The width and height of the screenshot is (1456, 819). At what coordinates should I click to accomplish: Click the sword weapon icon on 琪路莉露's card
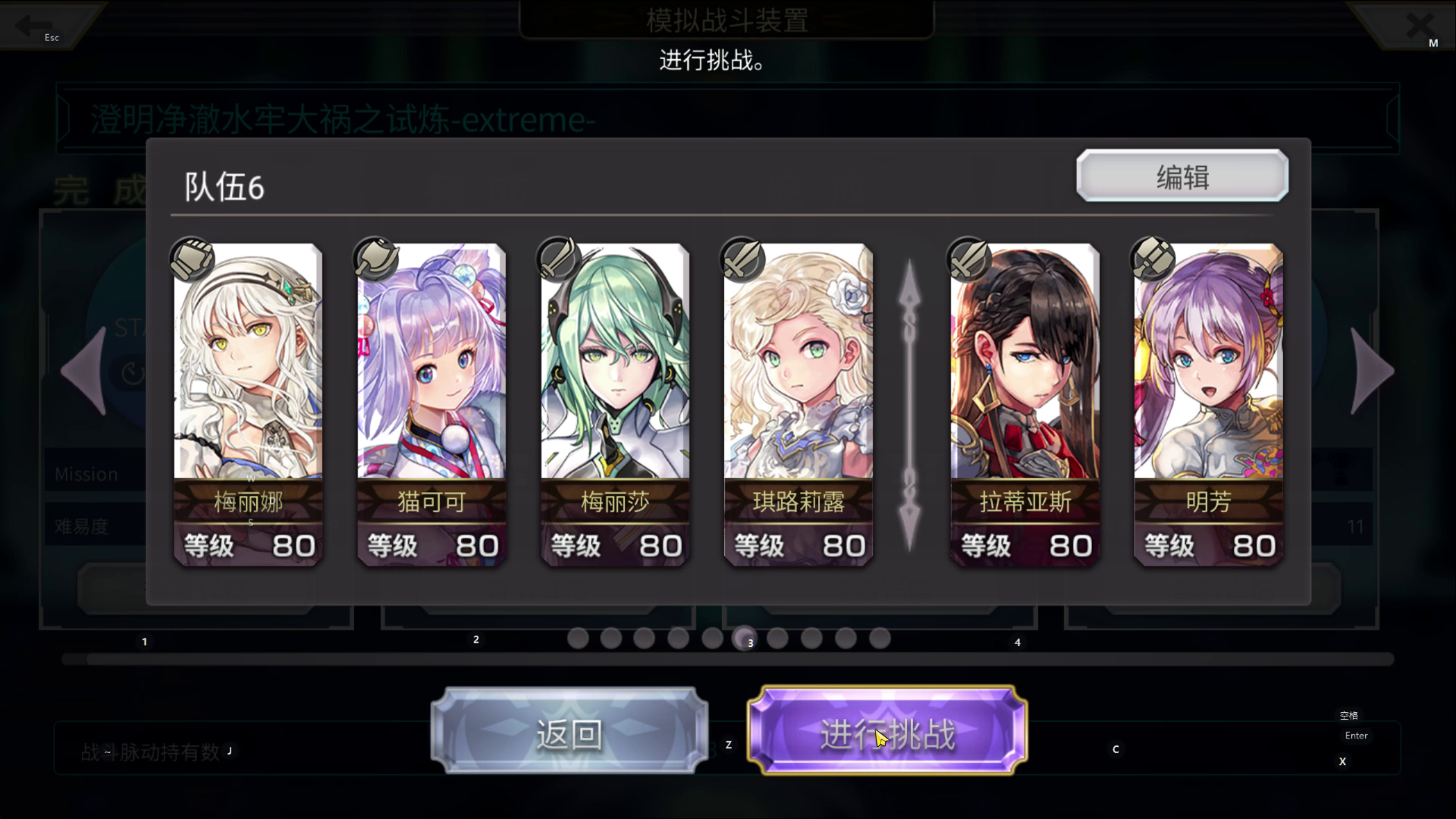pyautogui.click(x=741, y=260)
